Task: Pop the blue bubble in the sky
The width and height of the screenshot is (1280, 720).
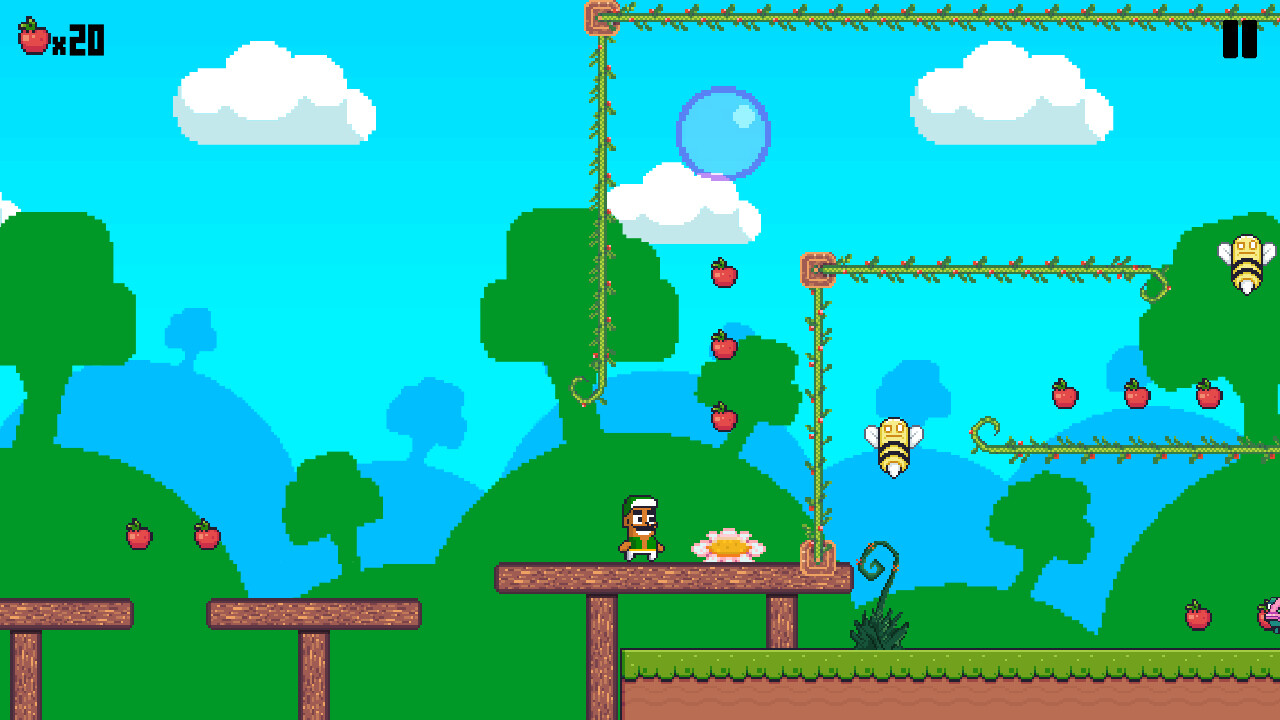Action: point(724,135)
